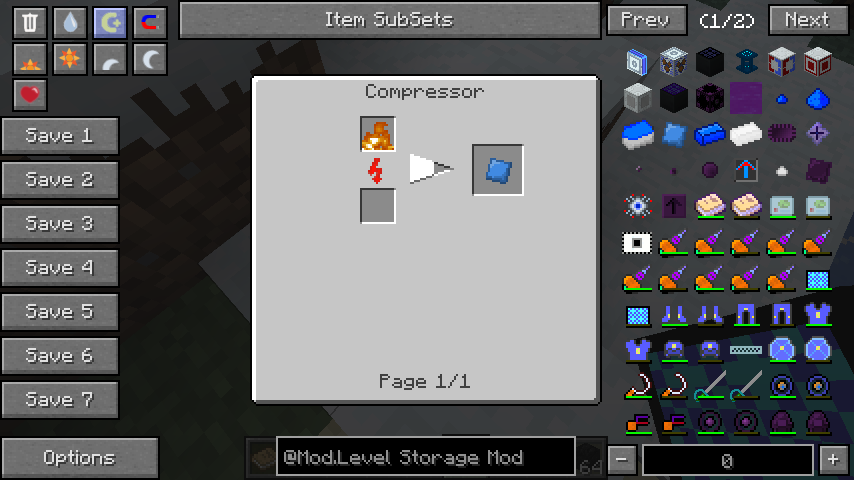Select the Save 7 slot
Image resolution: width=854 pixels, height=480 pixels.
tap(60, 400)
